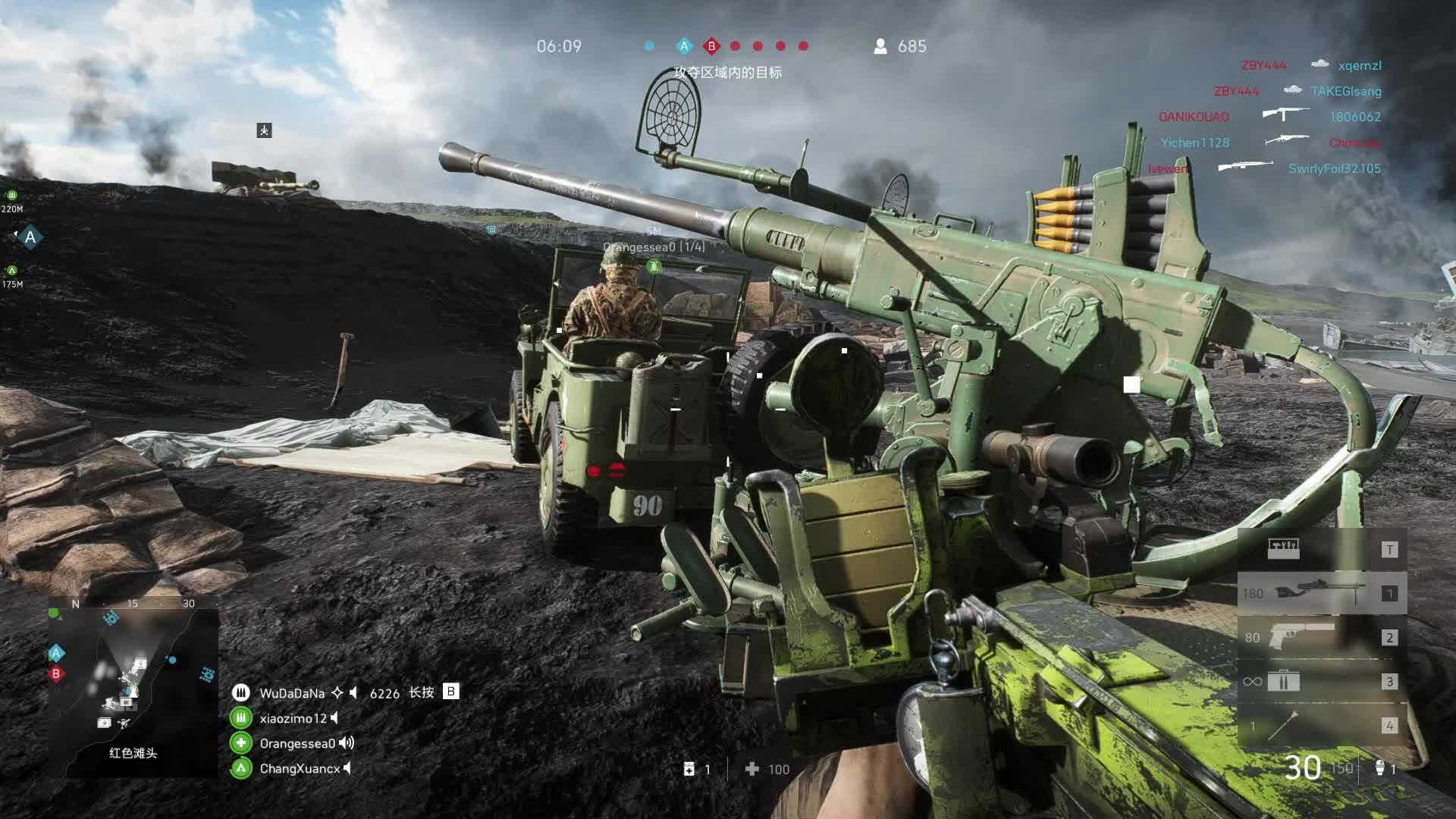This screenshot has height=819, width=1456.
Task: Select objective A diamond in top objective bar
Action: pos(684,46)
